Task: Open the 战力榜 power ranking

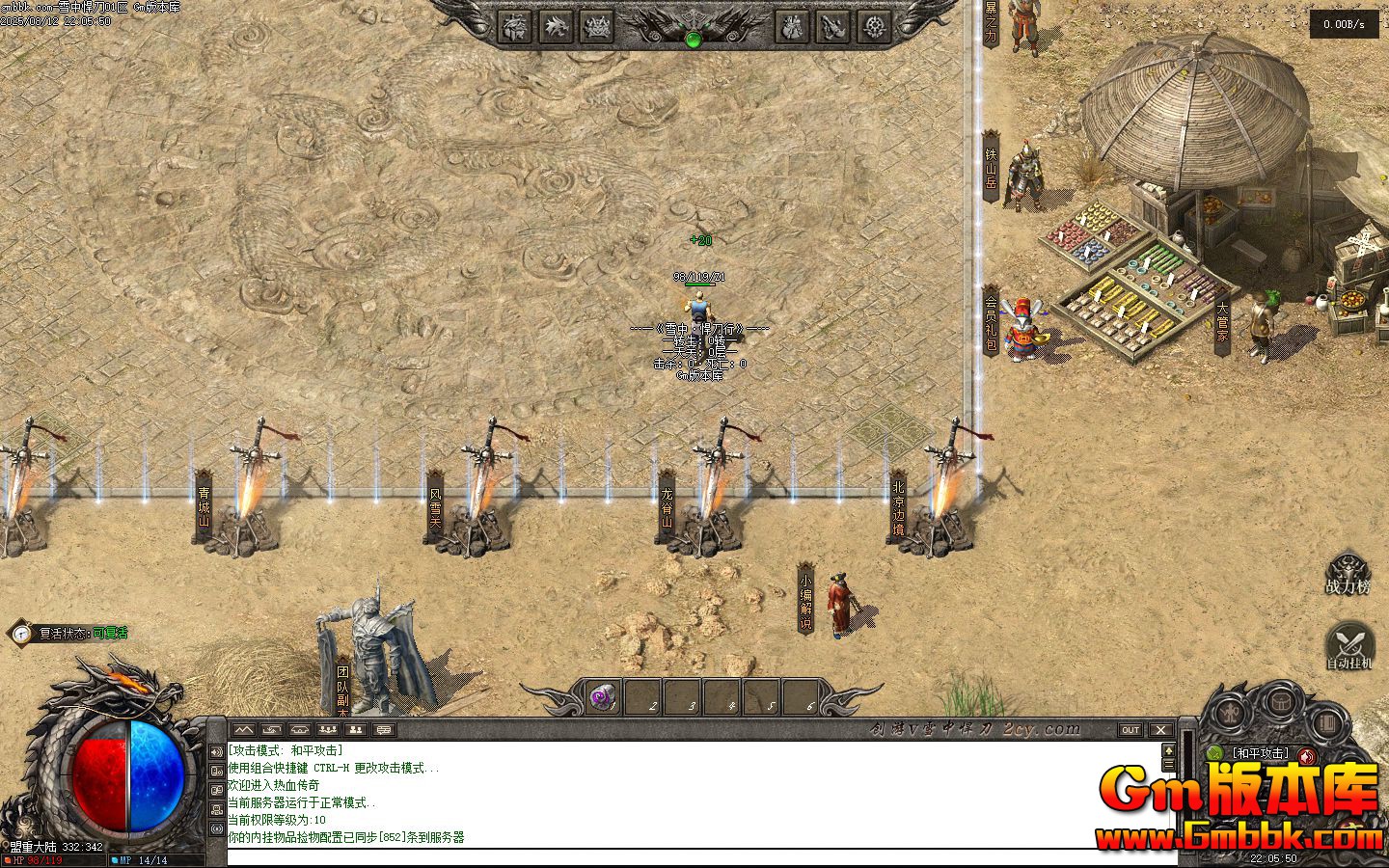Action: coord(1347,573)
